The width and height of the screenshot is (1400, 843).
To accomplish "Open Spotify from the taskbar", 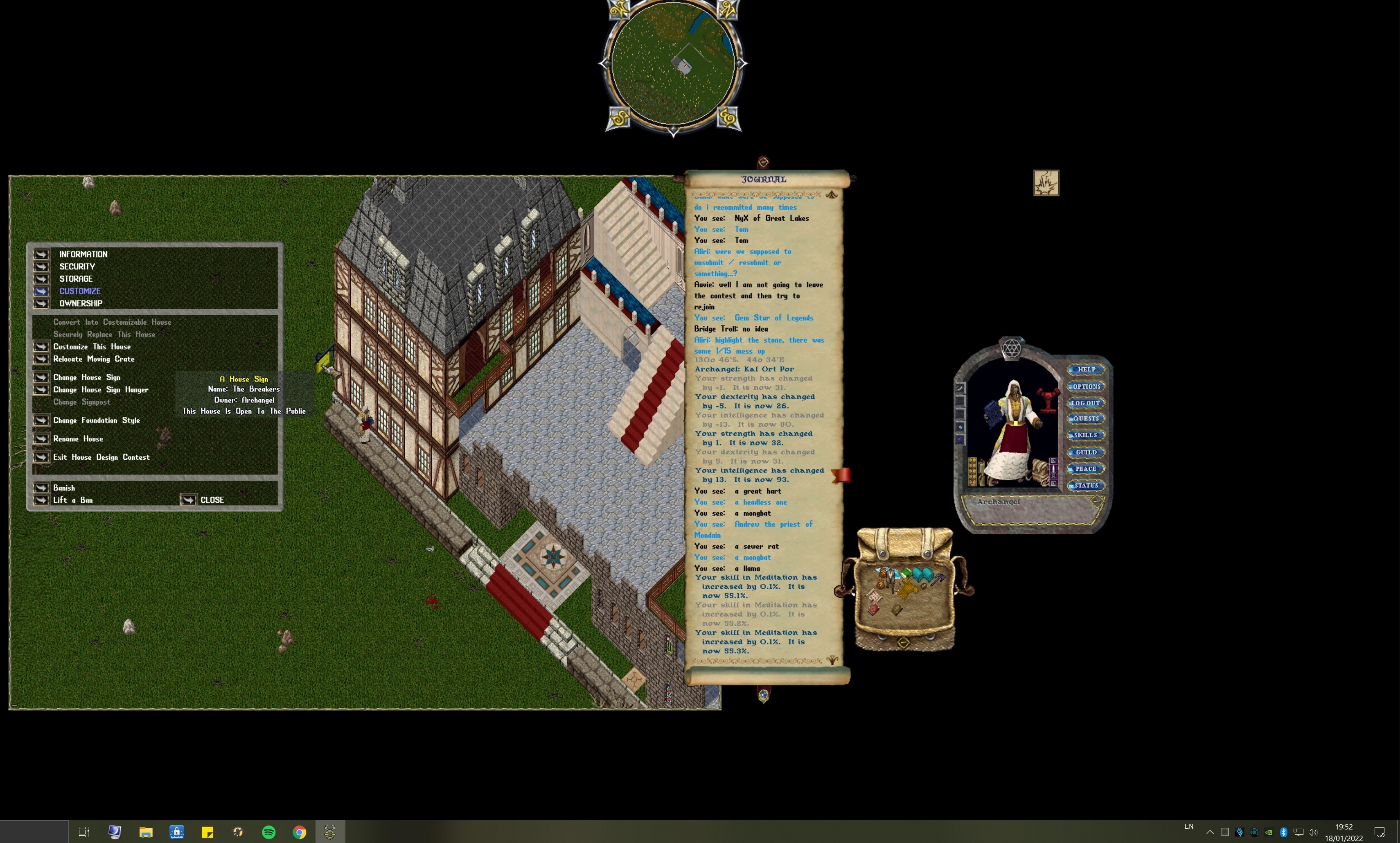I will point(268,832).
